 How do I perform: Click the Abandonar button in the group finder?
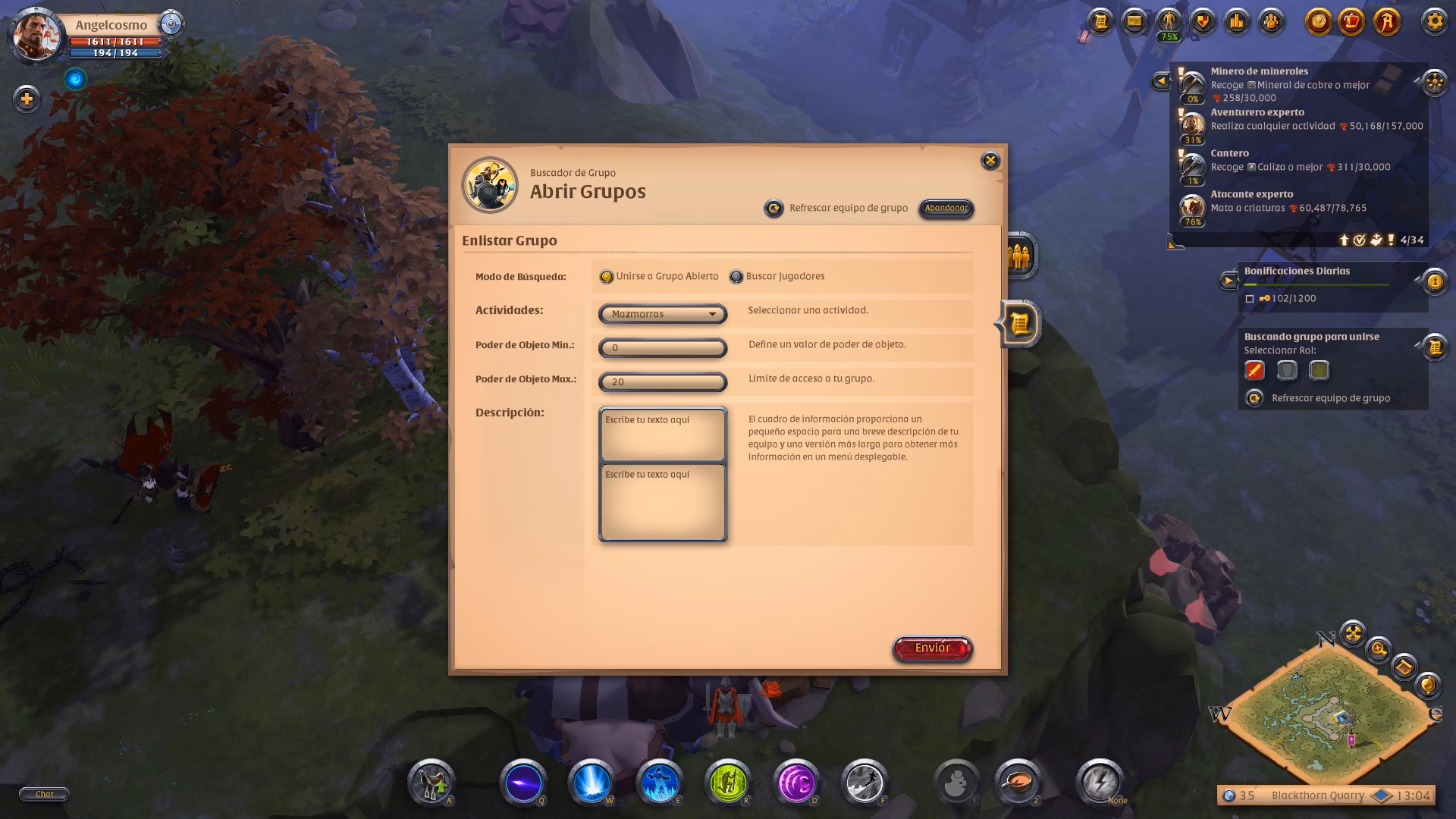[945, 209]
